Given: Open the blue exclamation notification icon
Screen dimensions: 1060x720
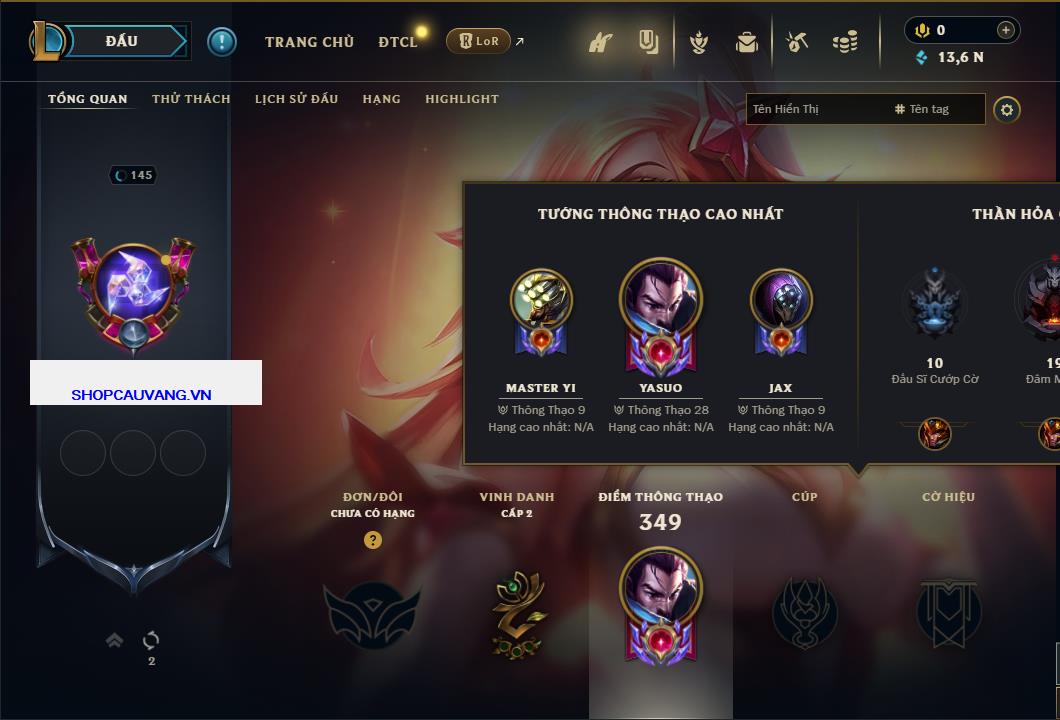Looking at the screenshot, I should point(222,41).
